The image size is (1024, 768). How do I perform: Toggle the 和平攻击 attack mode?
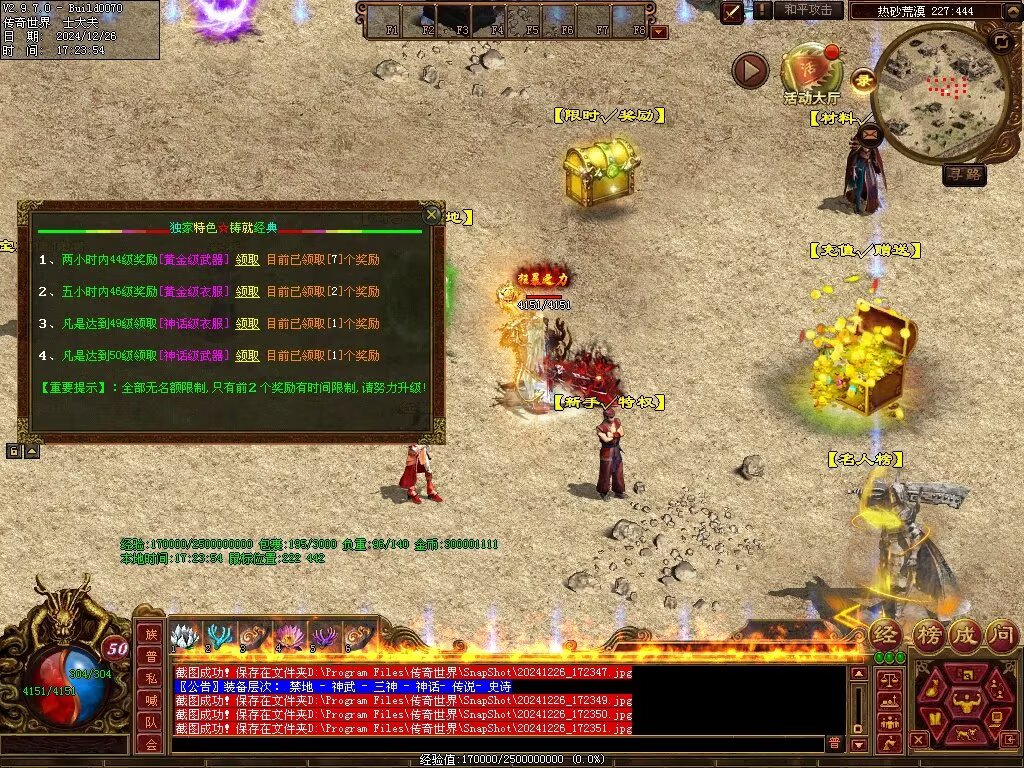[808, 10]
